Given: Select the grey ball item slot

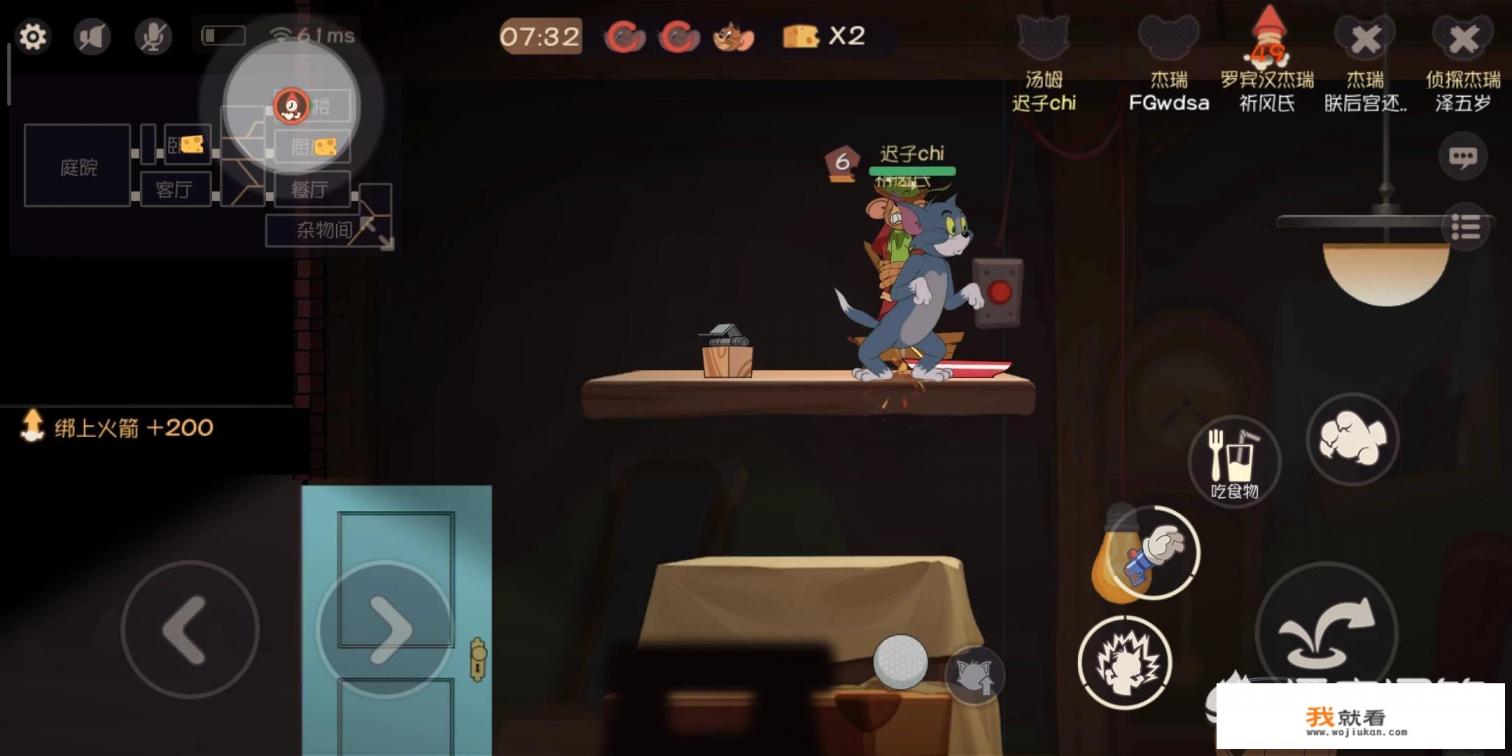Looking at the screenshot, I should pos(900,661).
